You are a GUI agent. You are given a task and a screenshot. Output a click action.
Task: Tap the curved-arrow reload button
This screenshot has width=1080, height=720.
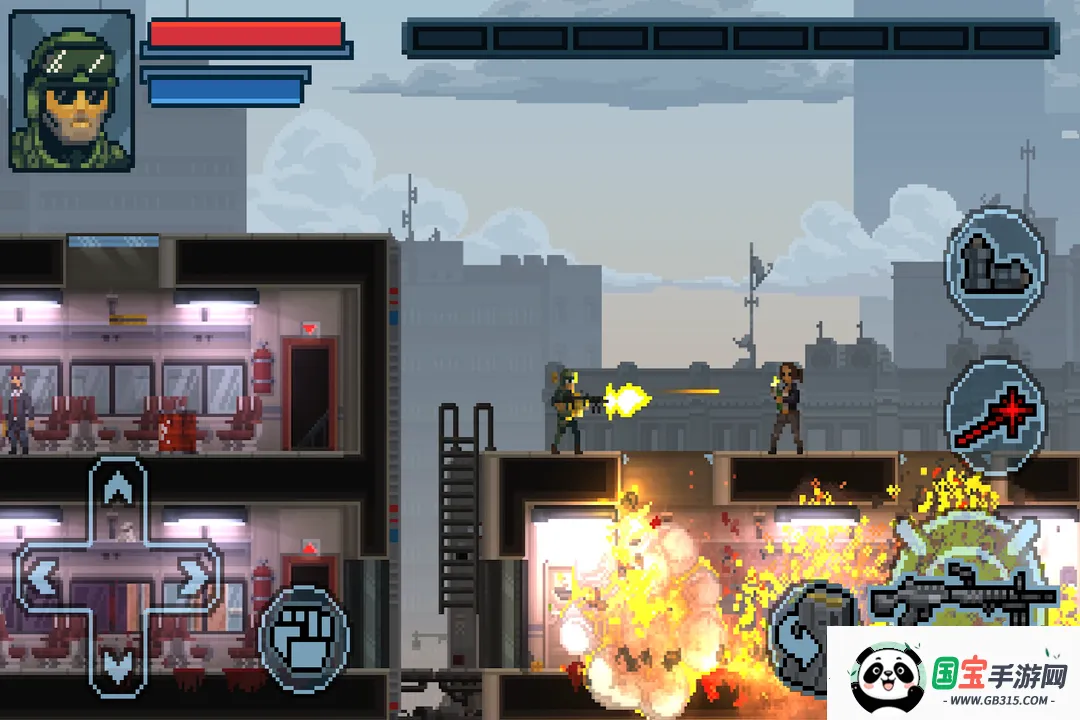pos(800,630)
